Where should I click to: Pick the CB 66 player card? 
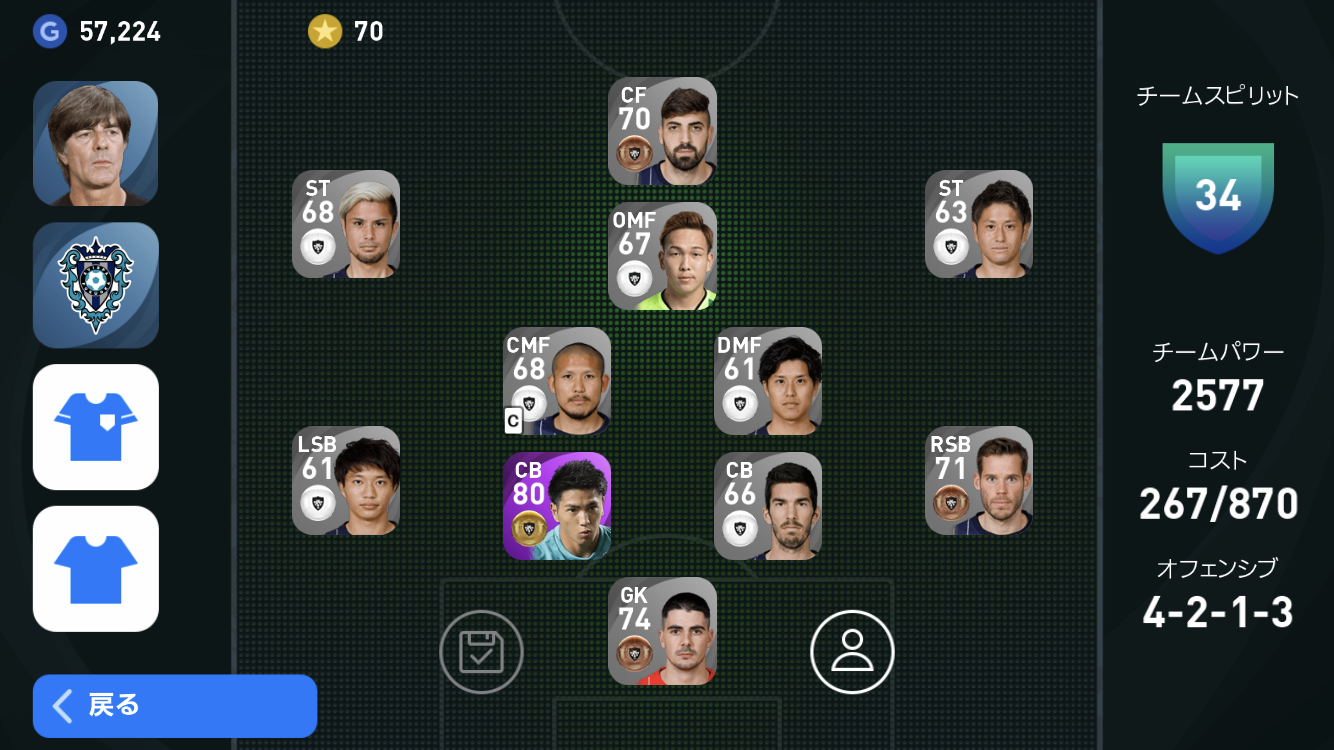(x=768, y=506)
